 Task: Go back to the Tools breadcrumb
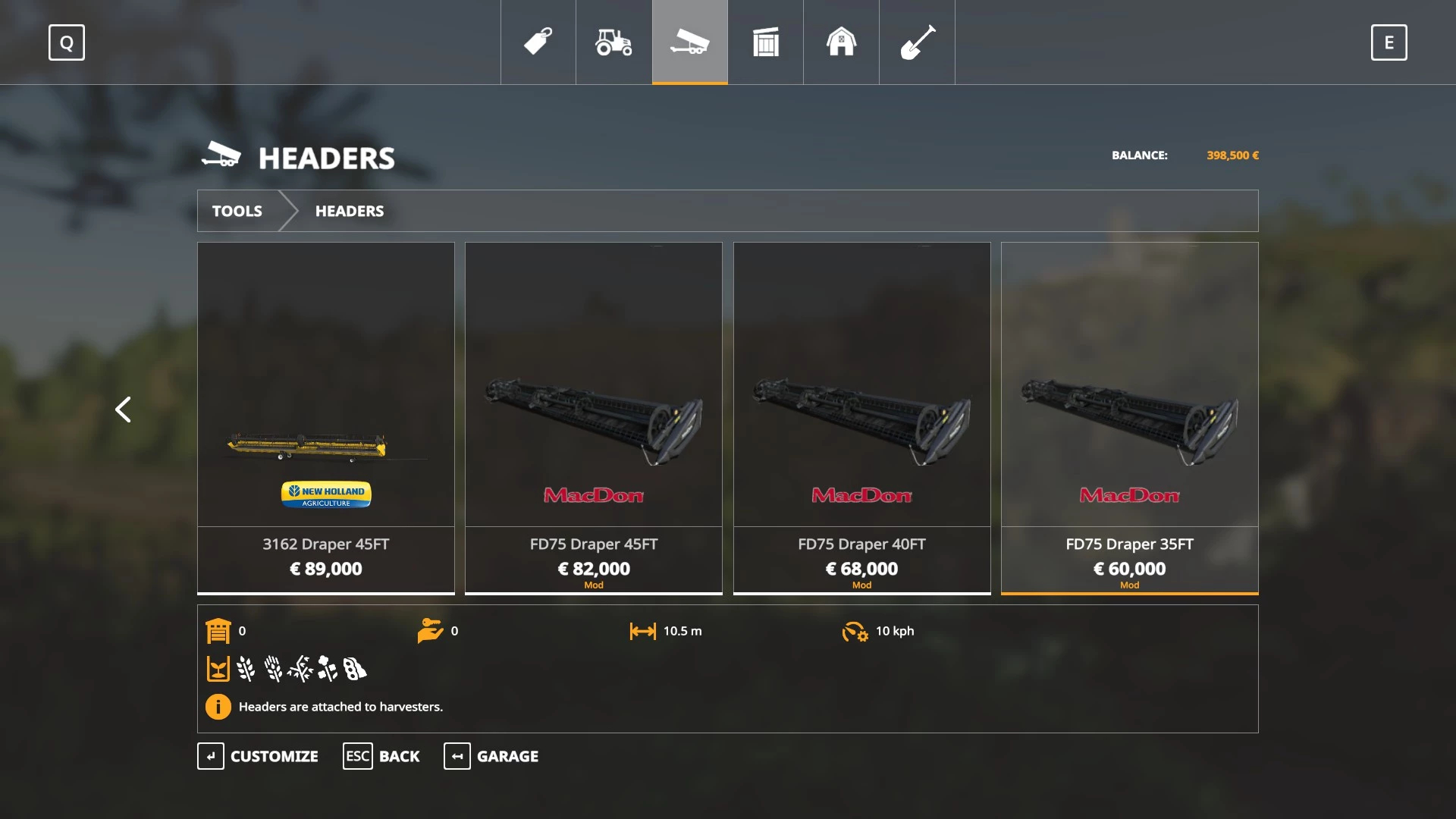(x=237, y=211)
